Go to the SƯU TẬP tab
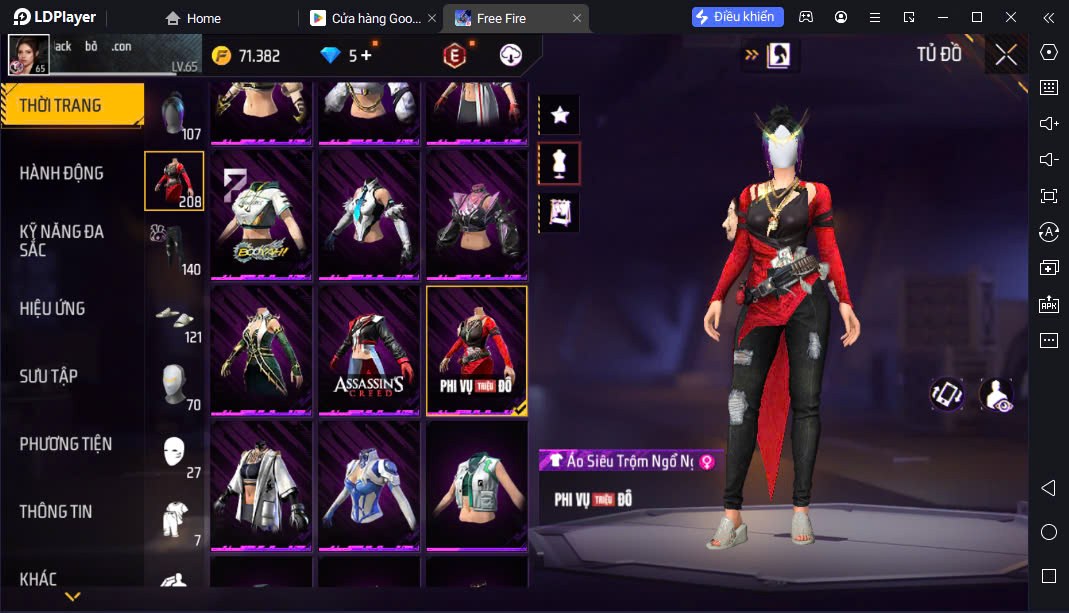The image size is (1069, 613). pos(49,376)
